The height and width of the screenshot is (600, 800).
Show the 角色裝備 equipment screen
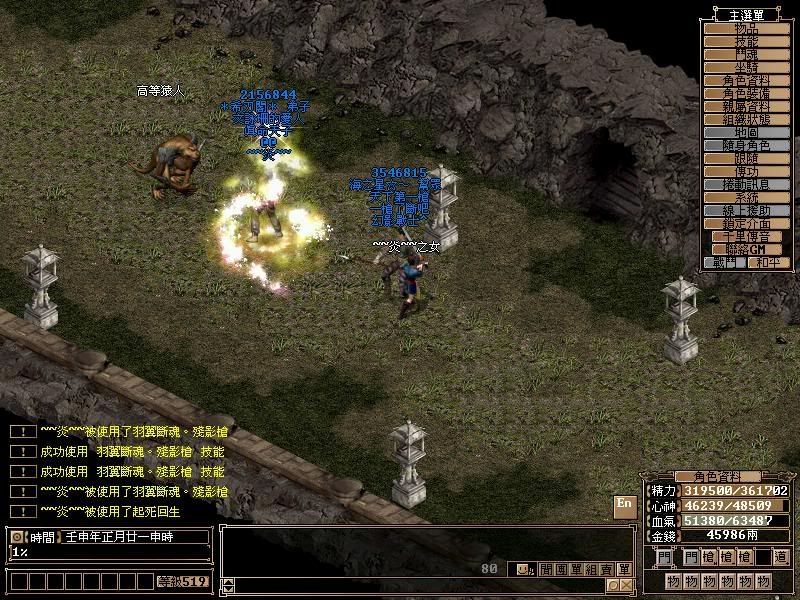[747, 93]
